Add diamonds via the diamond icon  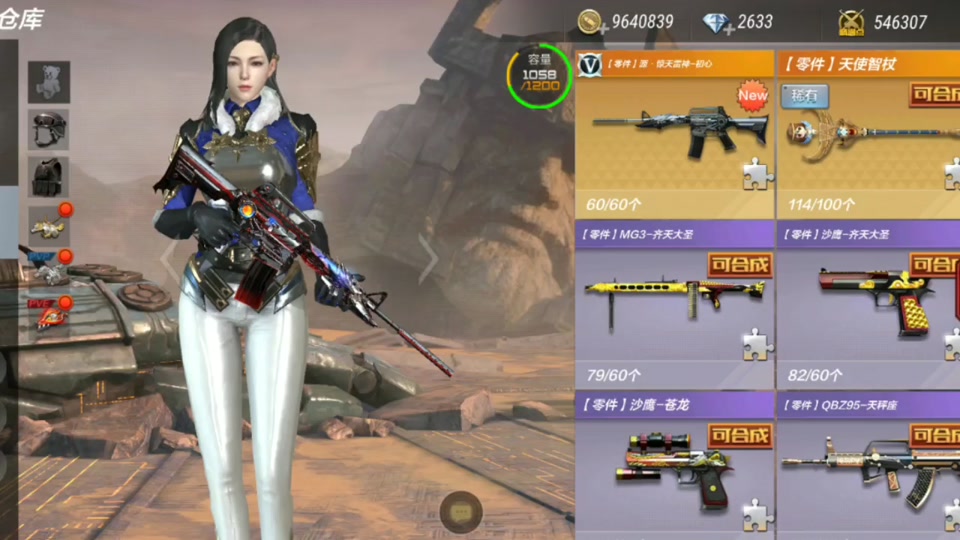point(716,22)
